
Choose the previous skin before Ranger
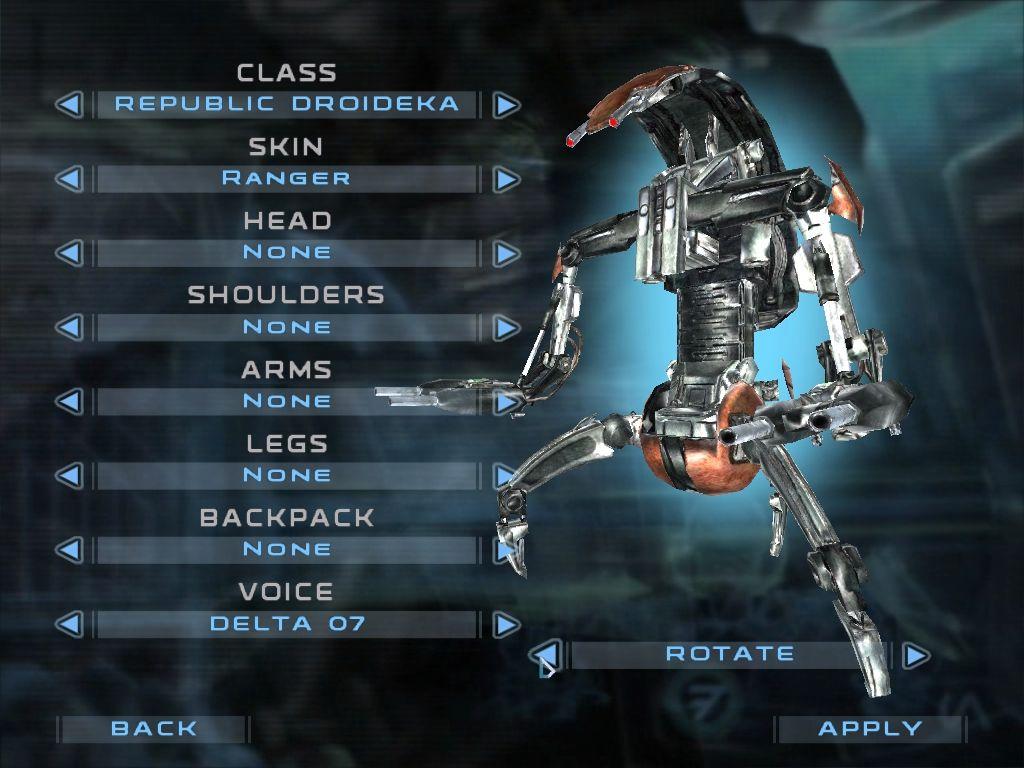click(x=68, y=179)
